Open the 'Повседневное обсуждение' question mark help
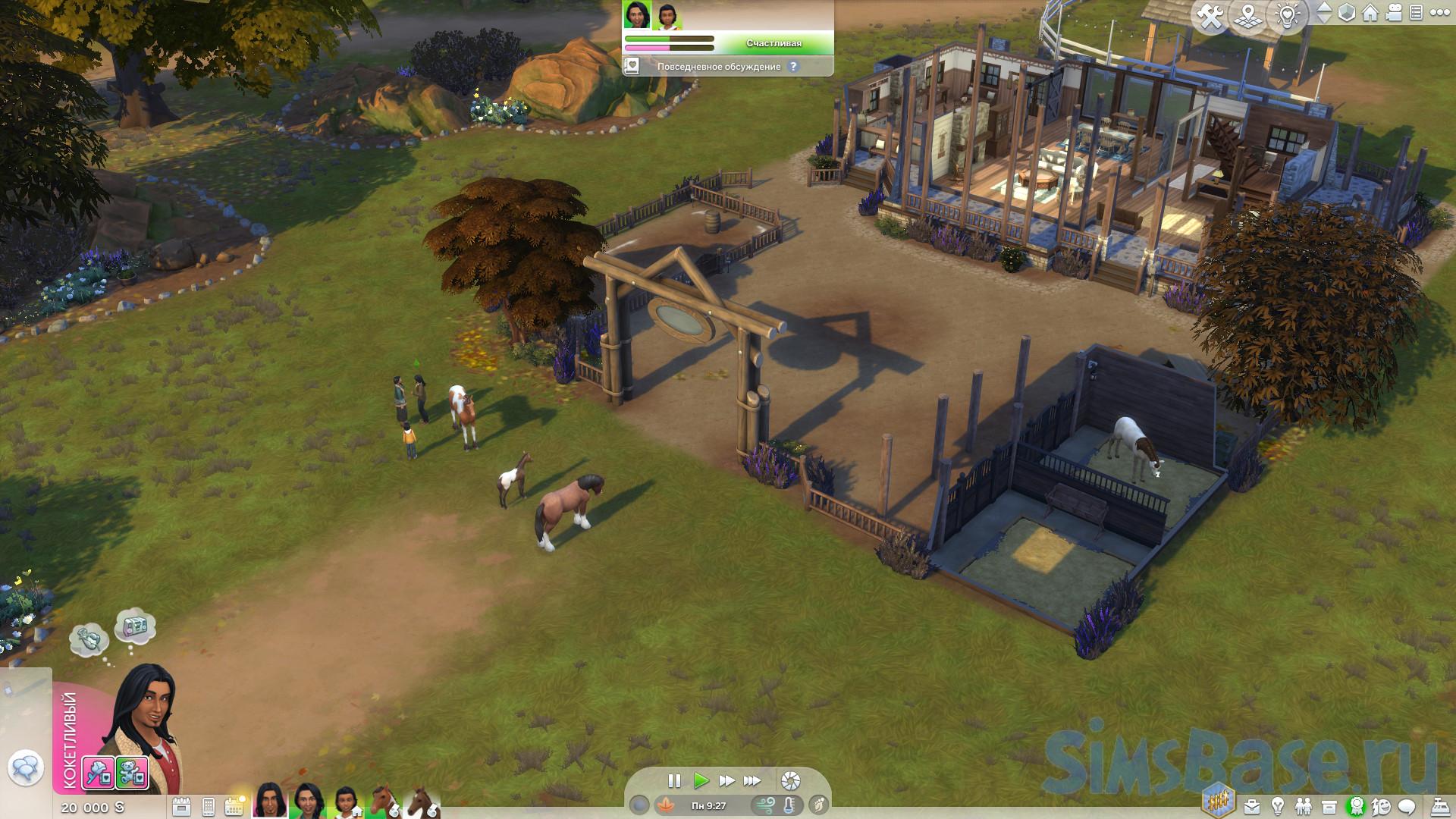The height and width of the screenshot is (819, 1456). tap(793, 67)
